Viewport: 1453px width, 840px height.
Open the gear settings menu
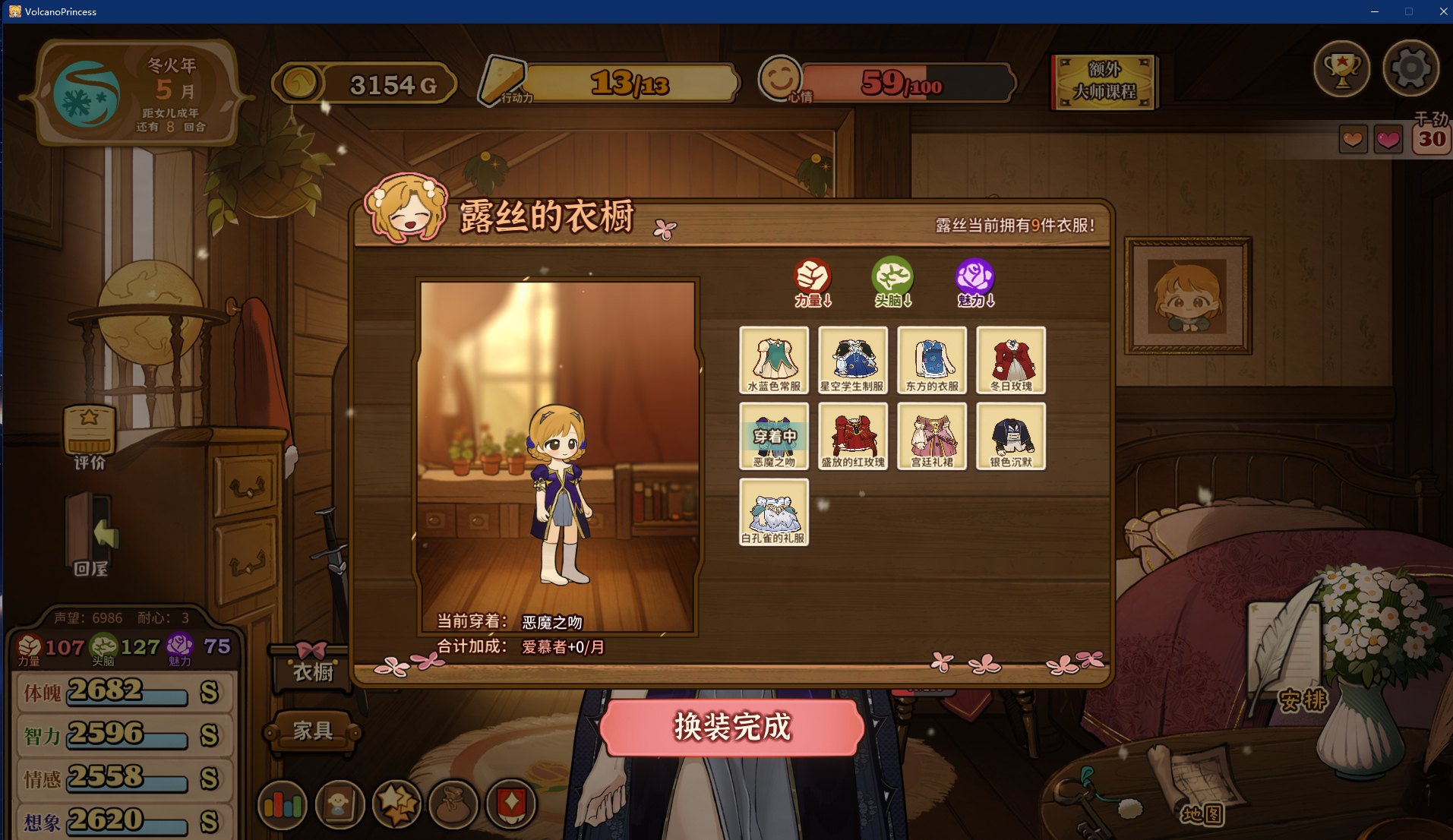pos(1410,68)
